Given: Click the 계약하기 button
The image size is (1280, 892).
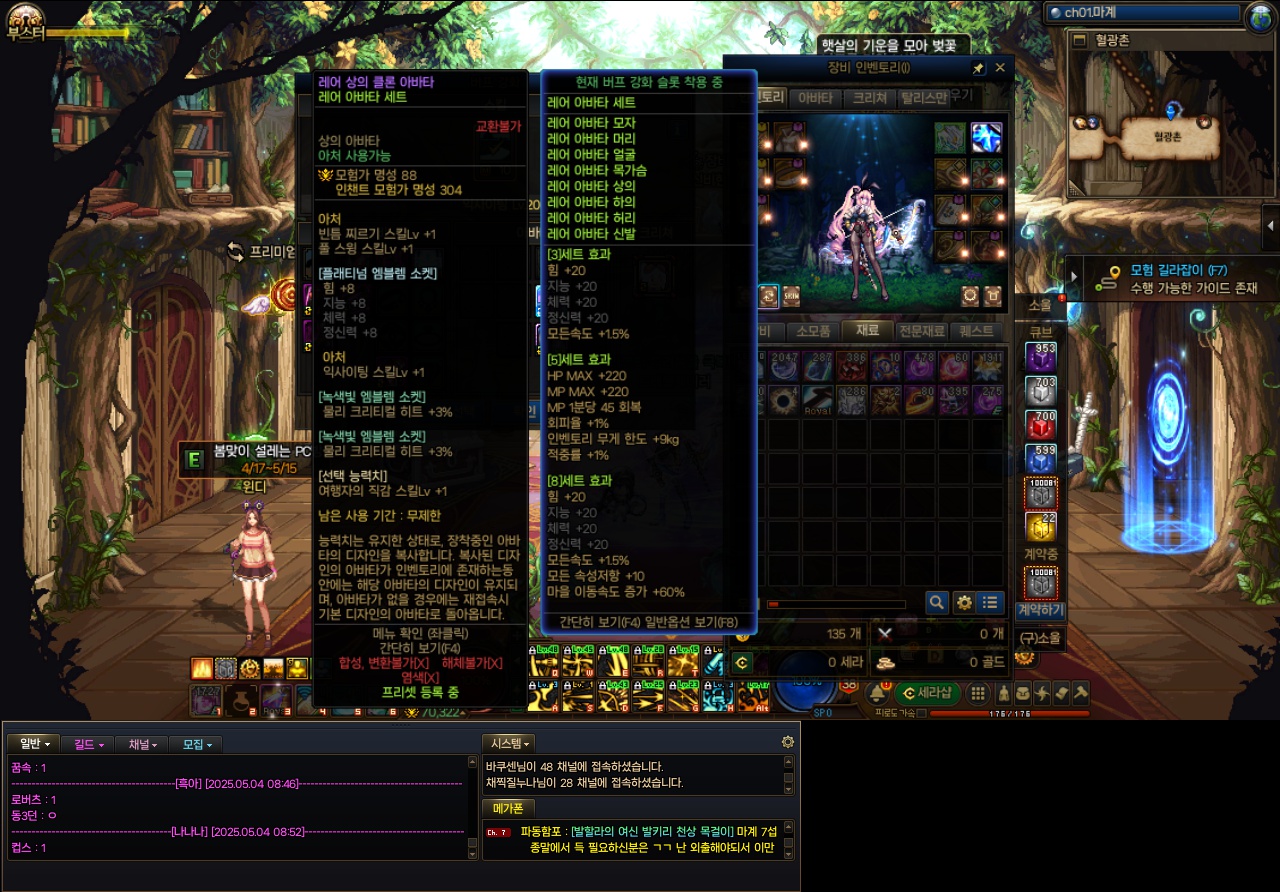Looking at the screenshot, I should tap(1040, 610).
